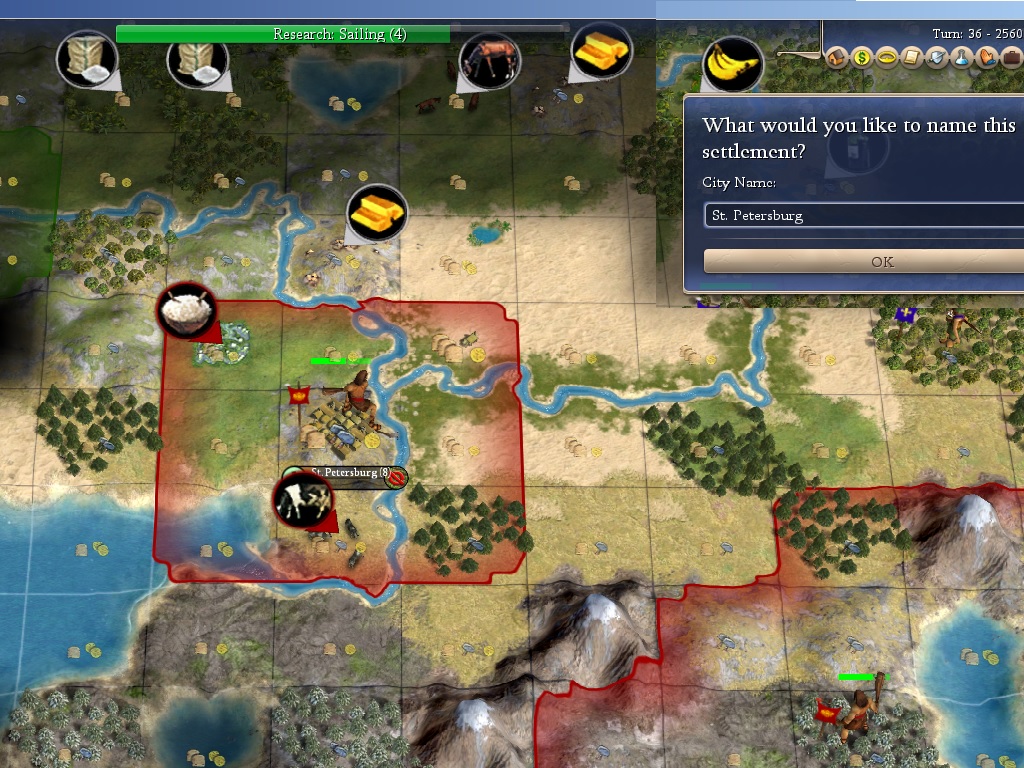Viewport: 1024px width, 768px height.
Task: Open the Military Advisor shield icon
Action: click(x=936, y=58)
